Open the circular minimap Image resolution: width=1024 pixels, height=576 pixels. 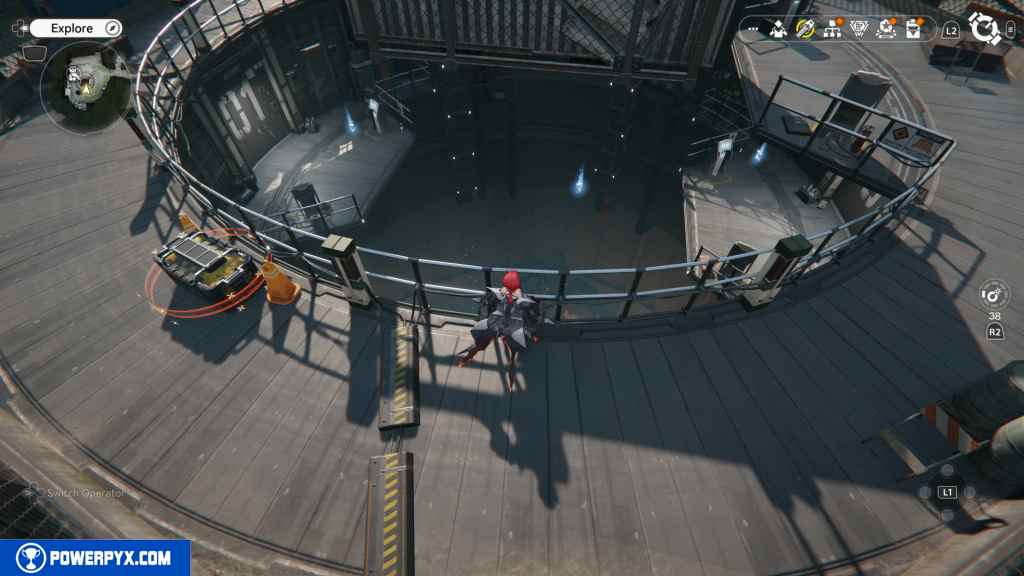click(x=85, y=86)
